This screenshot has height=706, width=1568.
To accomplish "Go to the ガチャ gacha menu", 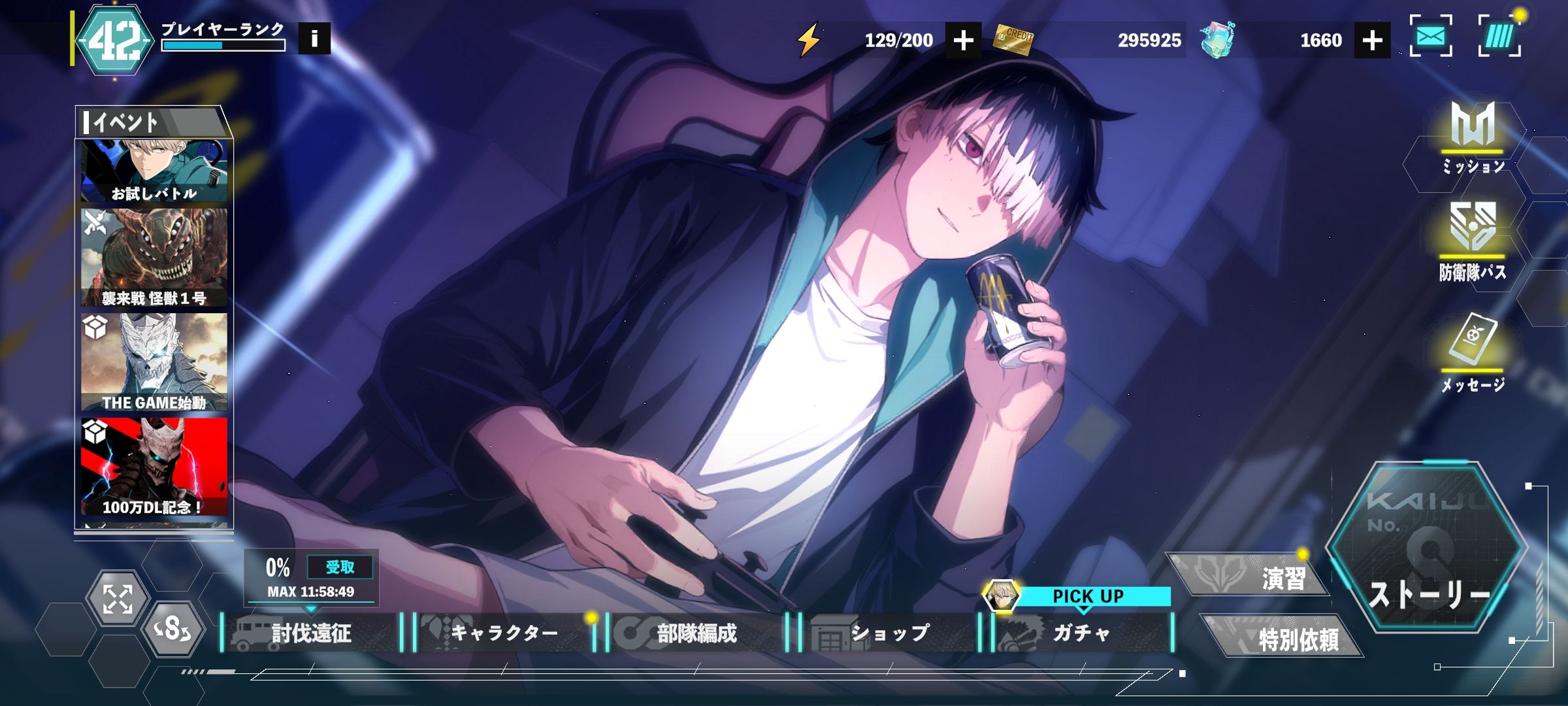I will (x=1082, y=633).
